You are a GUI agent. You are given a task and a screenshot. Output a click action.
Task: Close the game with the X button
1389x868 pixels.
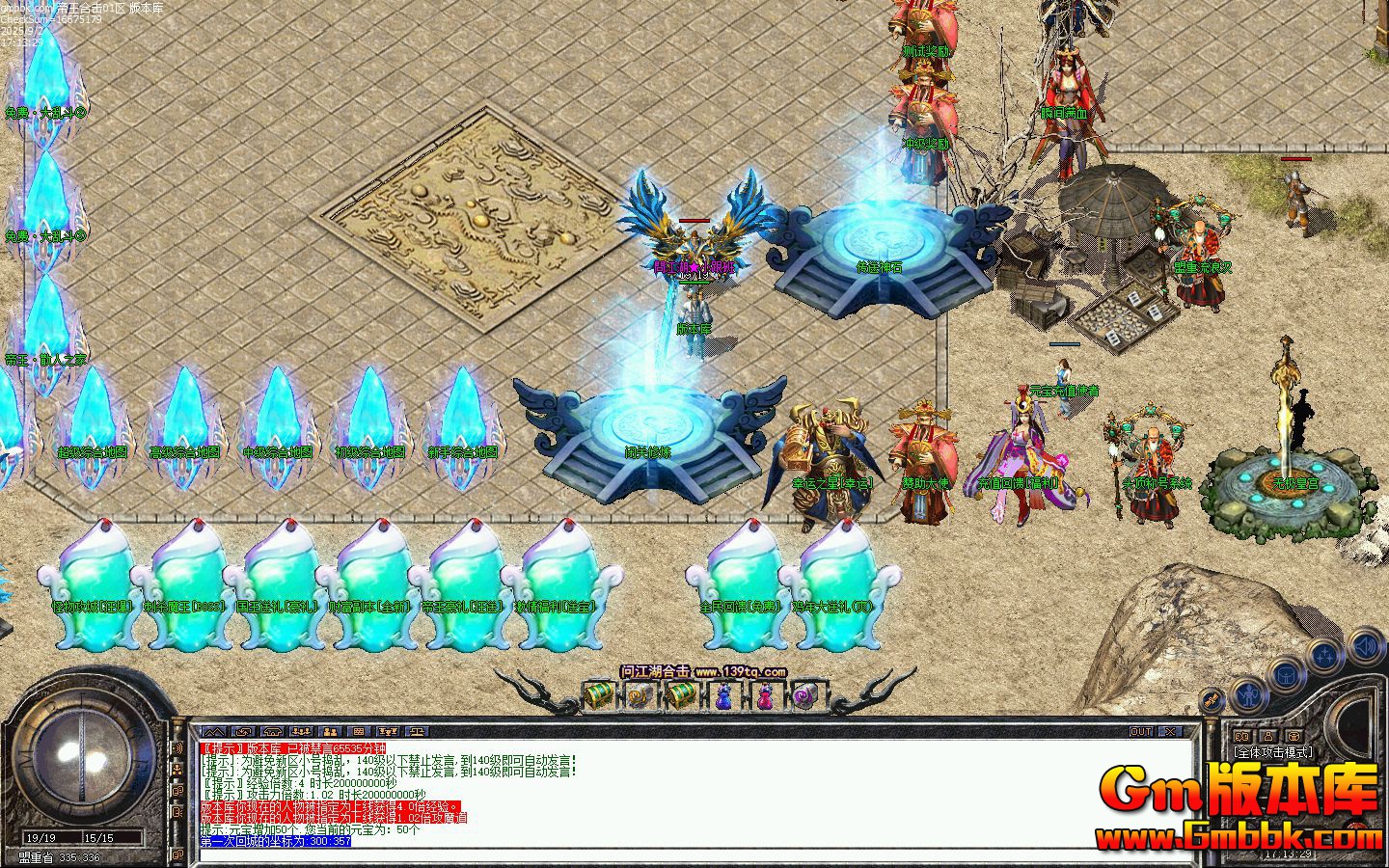coord(1169,732)
